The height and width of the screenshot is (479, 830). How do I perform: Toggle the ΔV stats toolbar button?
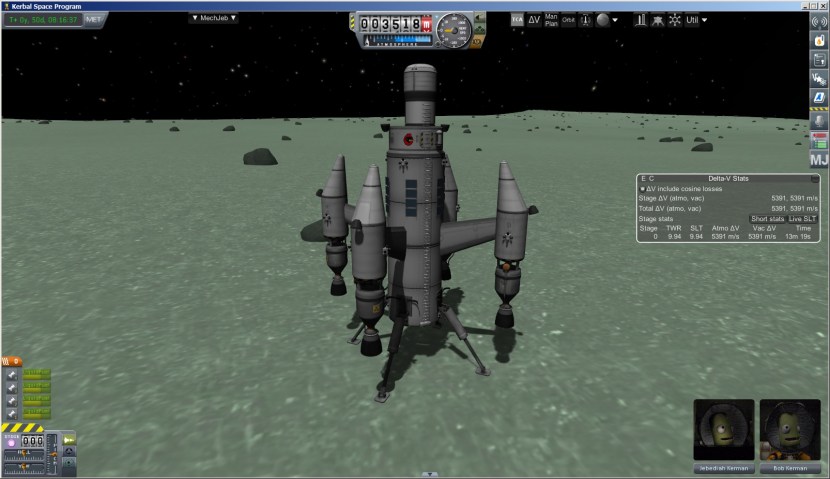(x=534, y=19)
